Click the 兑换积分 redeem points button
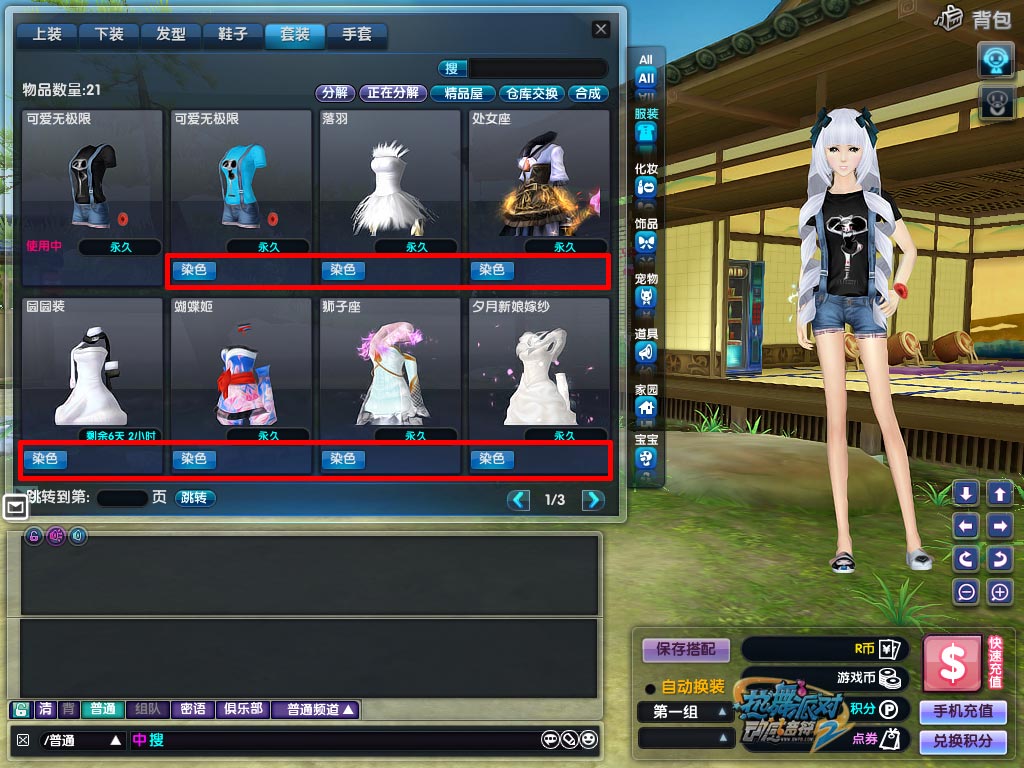The height and width of the screenshot is (768, 1024). click(x=963, y=741)
